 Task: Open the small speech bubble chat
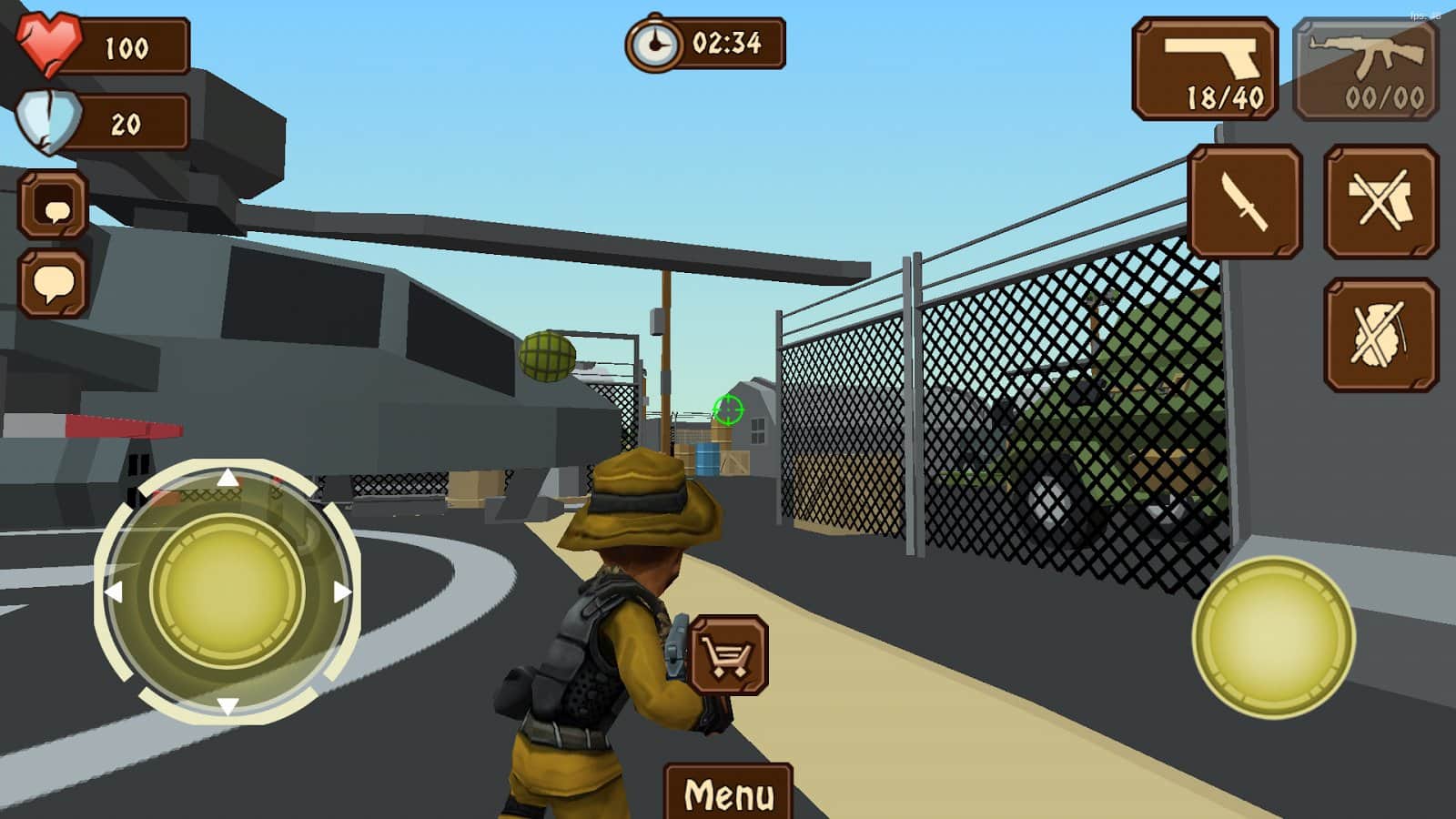tap(54, 206)
